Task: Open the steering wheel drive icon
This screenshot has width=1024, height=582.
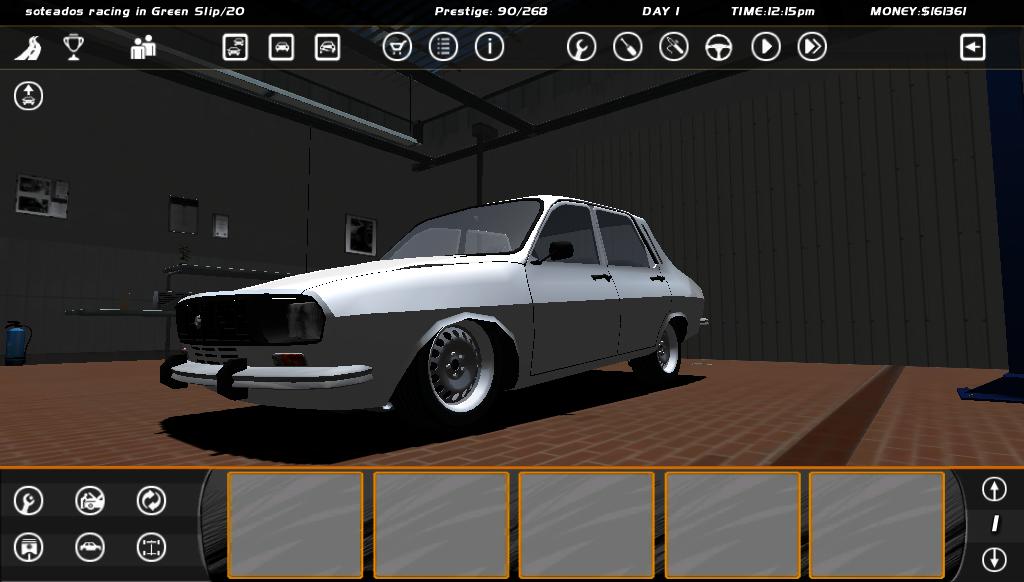Action: pos(719,47)
